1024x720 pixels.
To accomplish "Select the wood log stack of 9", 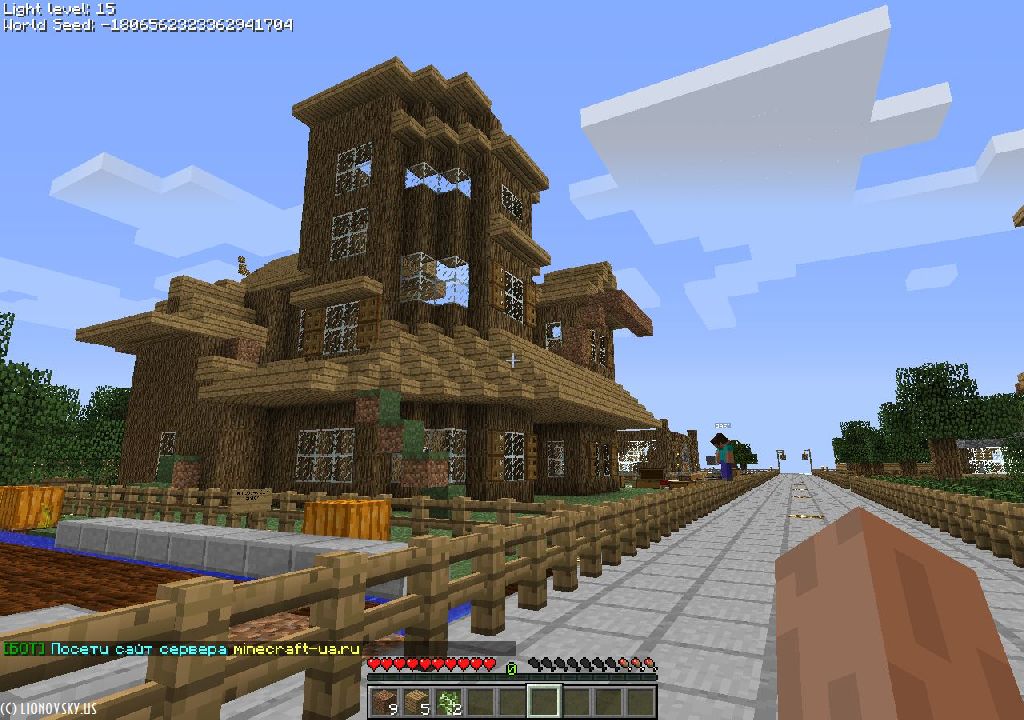I will tap(385, 703).
